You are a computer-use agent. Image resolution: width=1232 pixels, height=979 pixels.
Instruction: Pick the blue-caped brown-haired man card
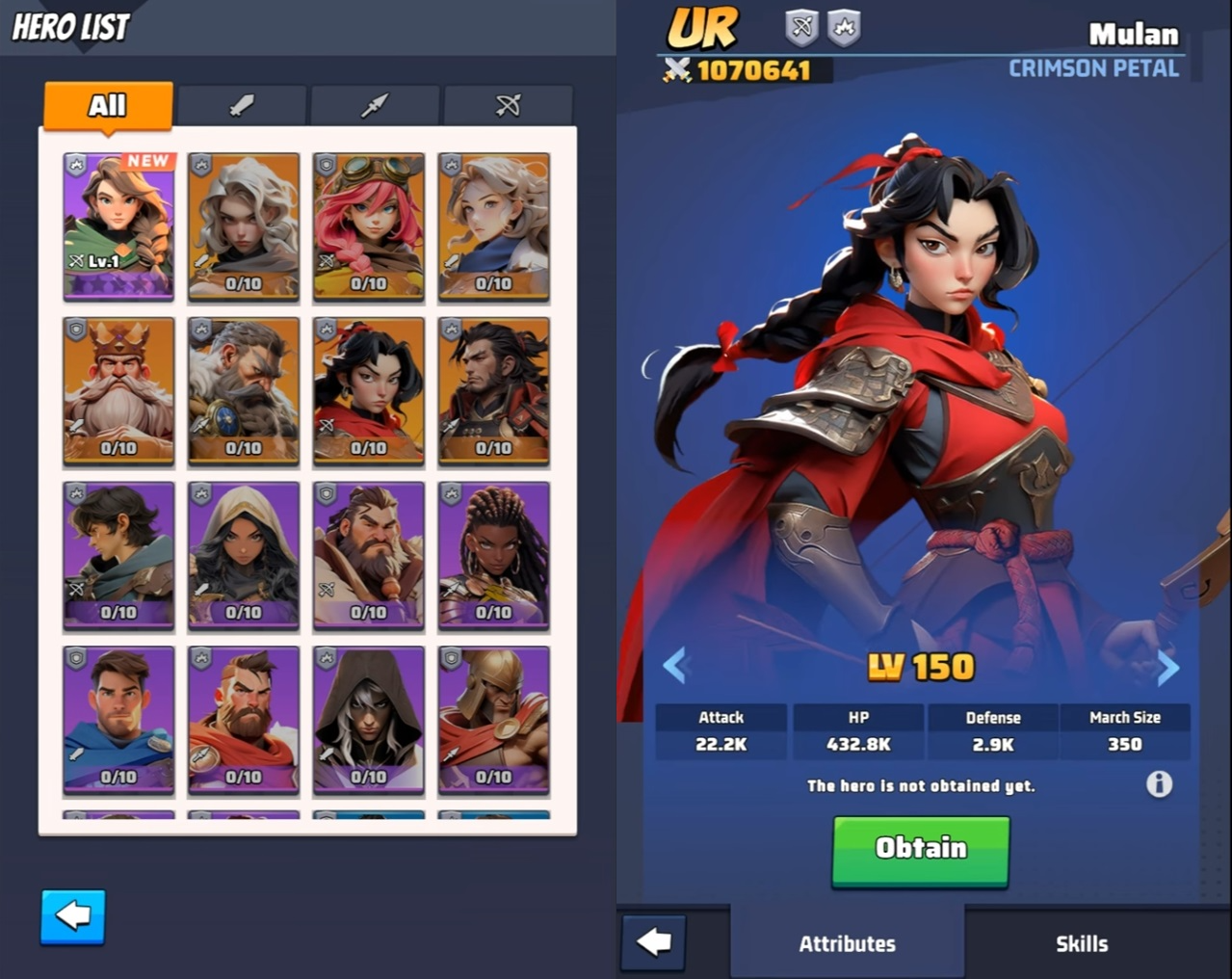click(x=118, y=720)
